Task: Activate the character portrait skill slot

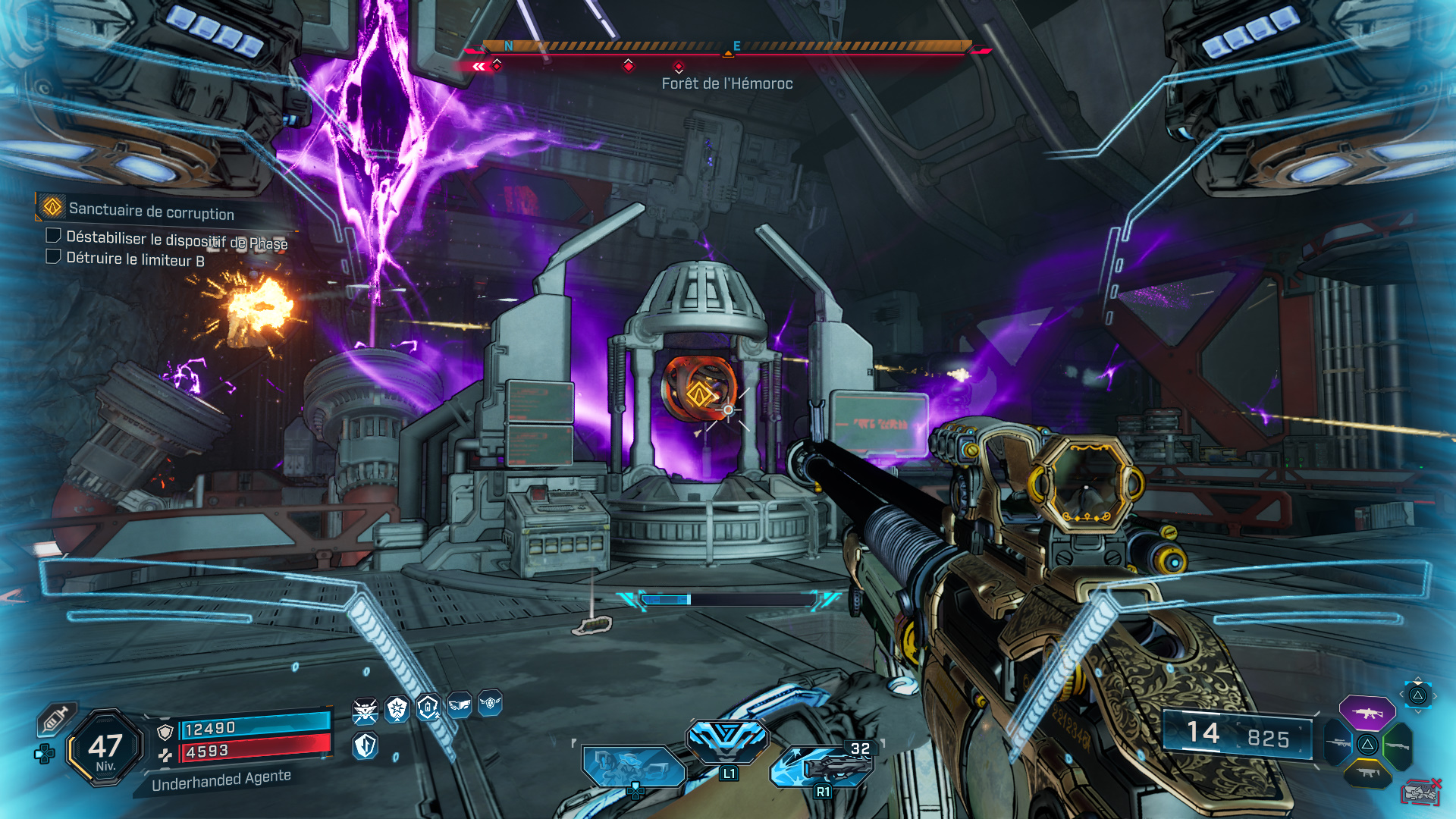Action: click(632, 766)
